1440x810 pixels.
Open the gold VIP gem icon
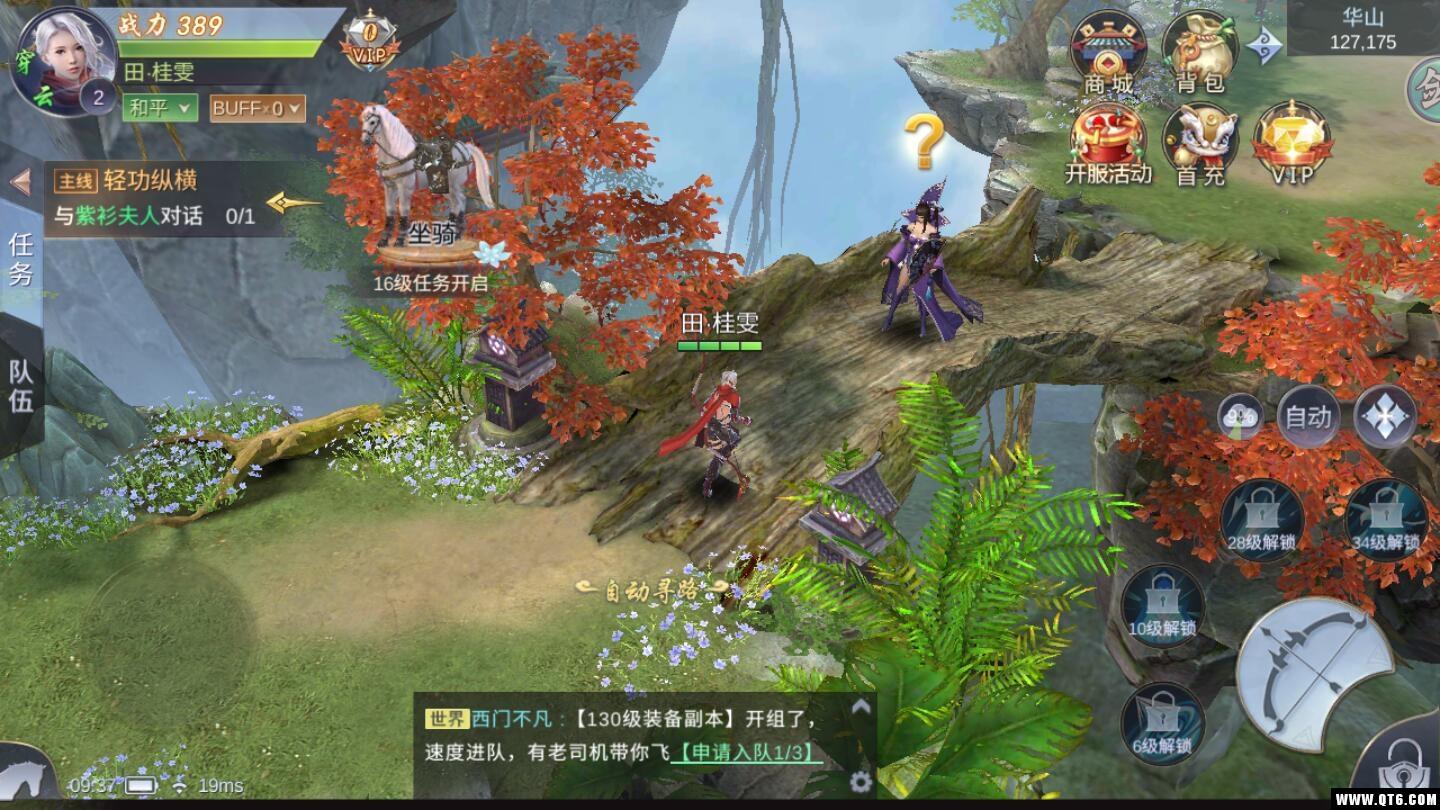coord(1292,143)
